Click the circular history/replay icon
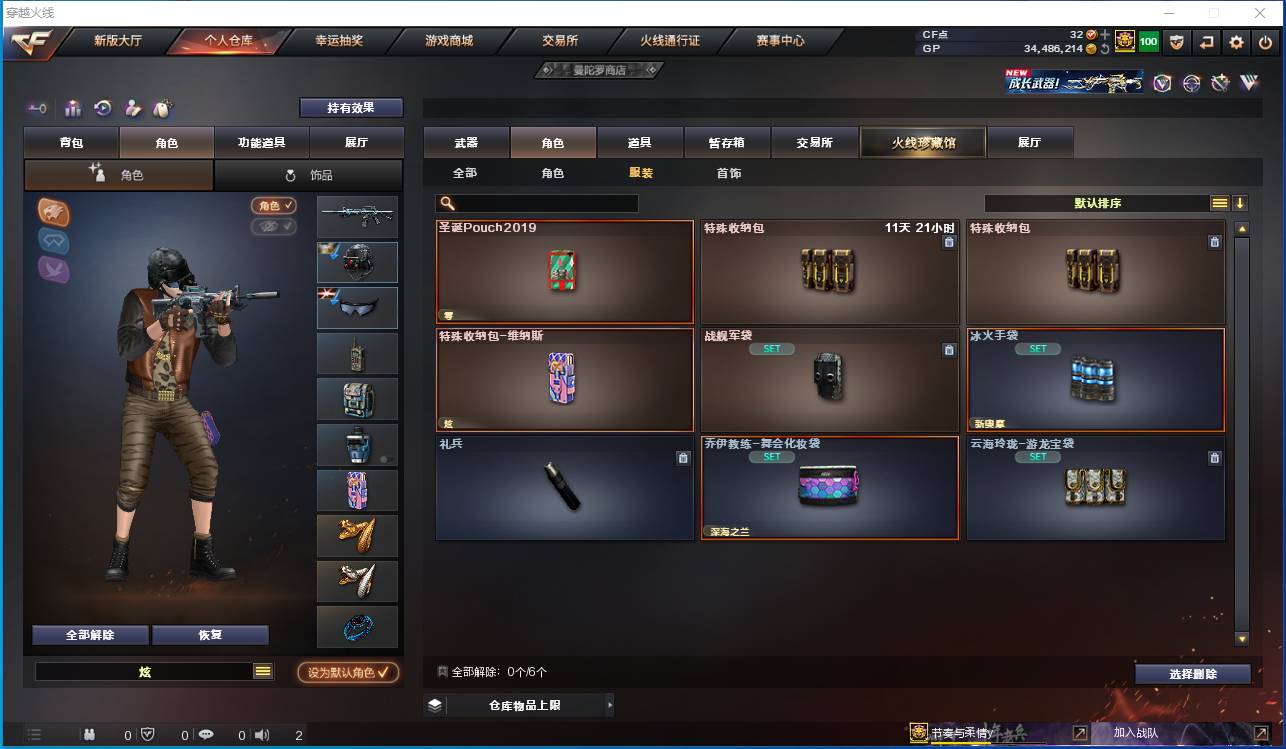Image resolution: width=1286 pixels, height=749 pixels. 103,107
